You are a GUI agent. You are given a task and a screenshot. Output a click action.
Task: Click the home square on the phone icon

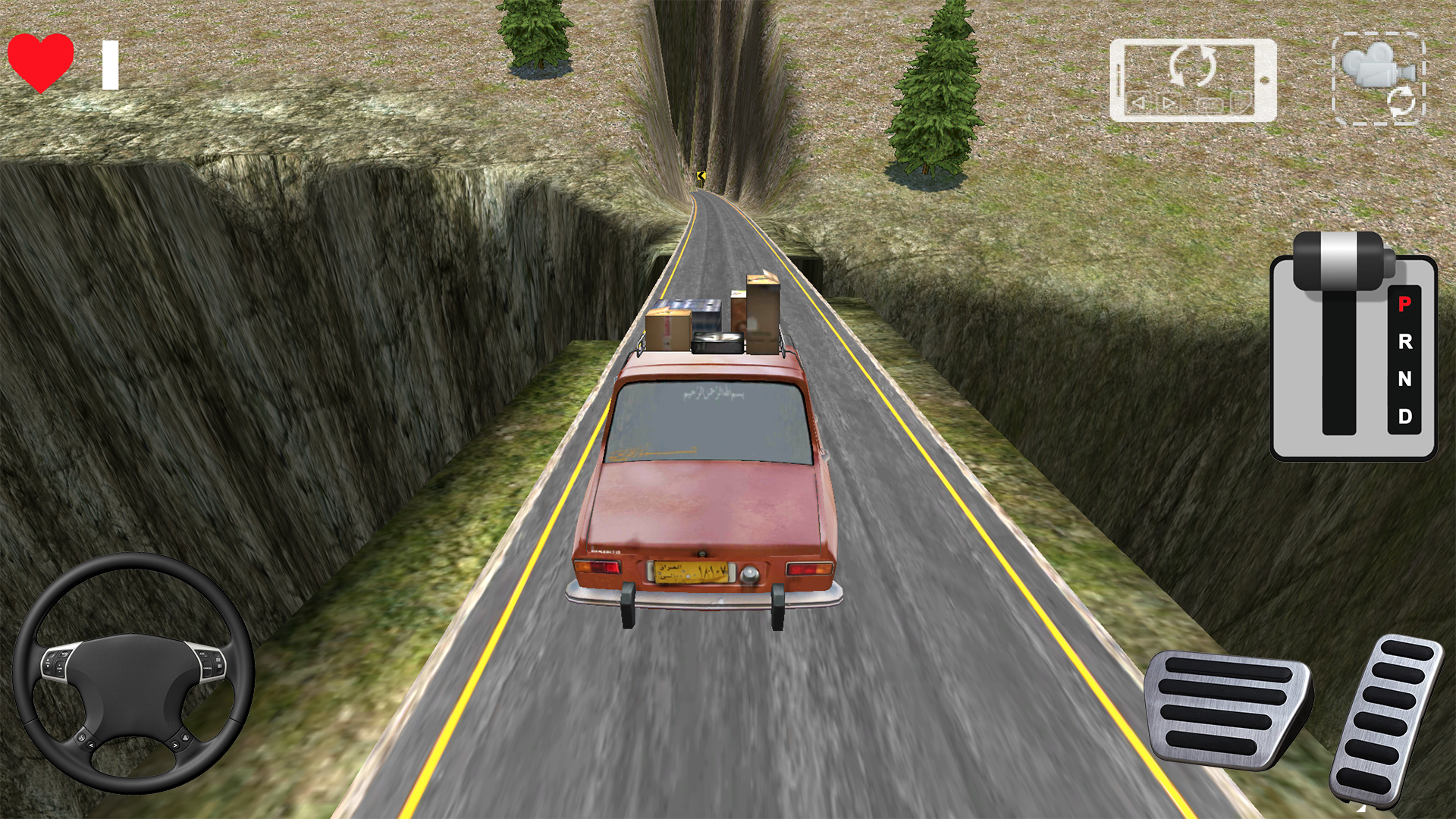pyautogui.click(x=1210, y=105)
